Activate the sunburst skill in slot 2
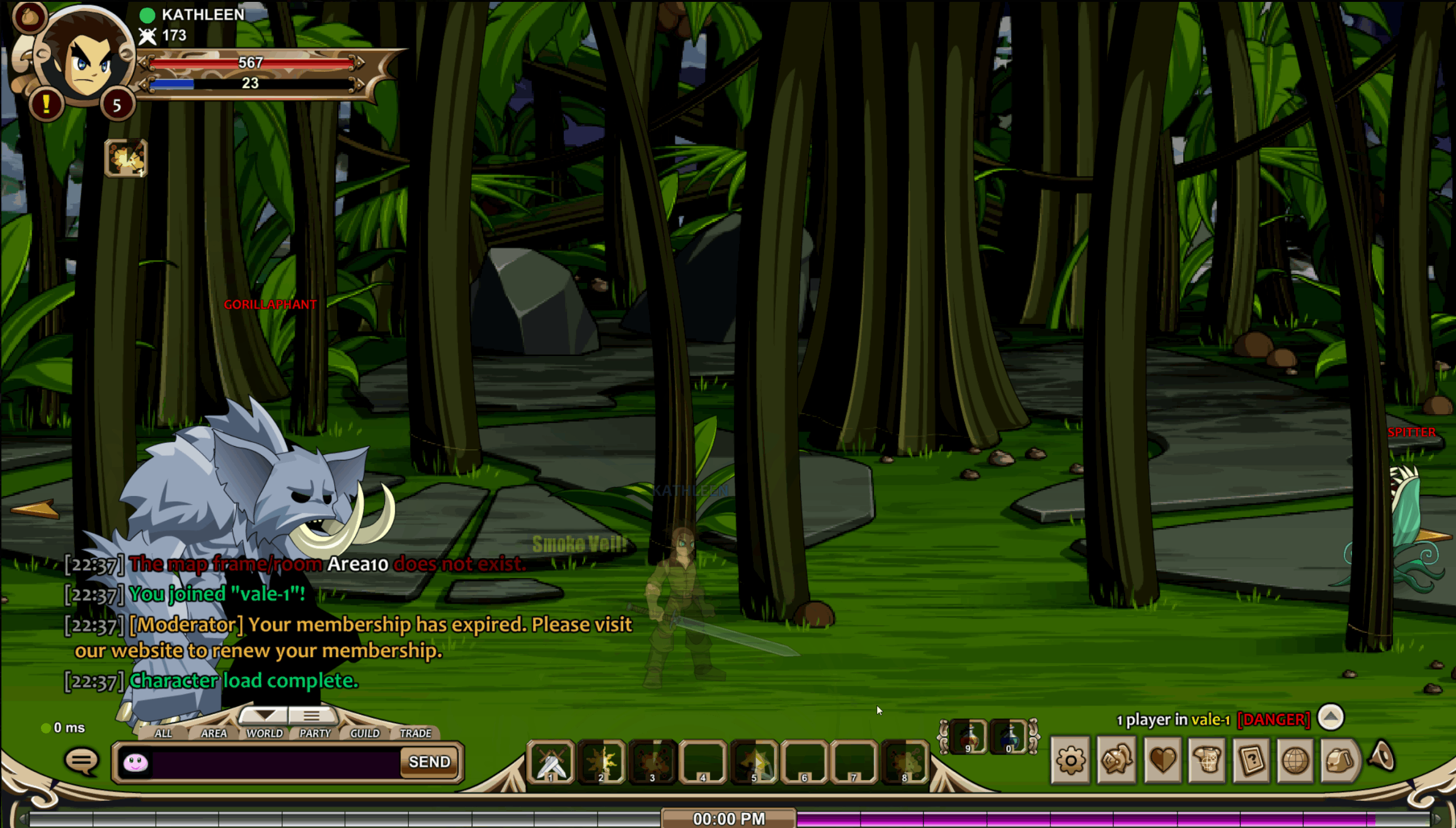The width and height of the screenshot is (1456, 828). tap(602, 762)
